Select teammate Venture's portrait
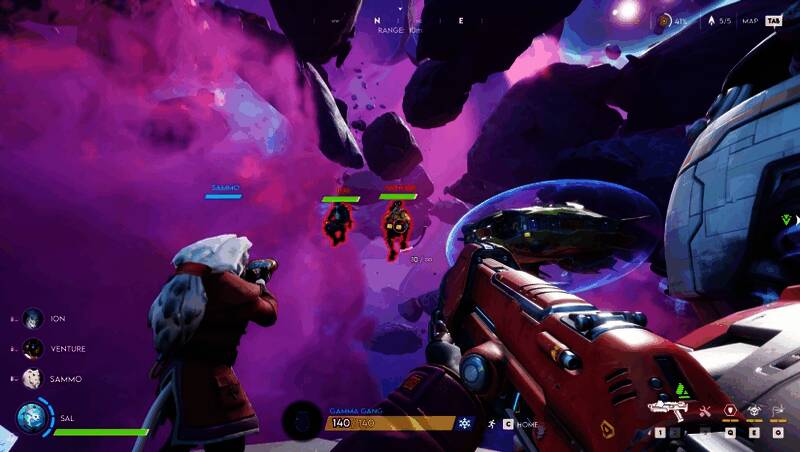800x452 pixels. [33, 348]
